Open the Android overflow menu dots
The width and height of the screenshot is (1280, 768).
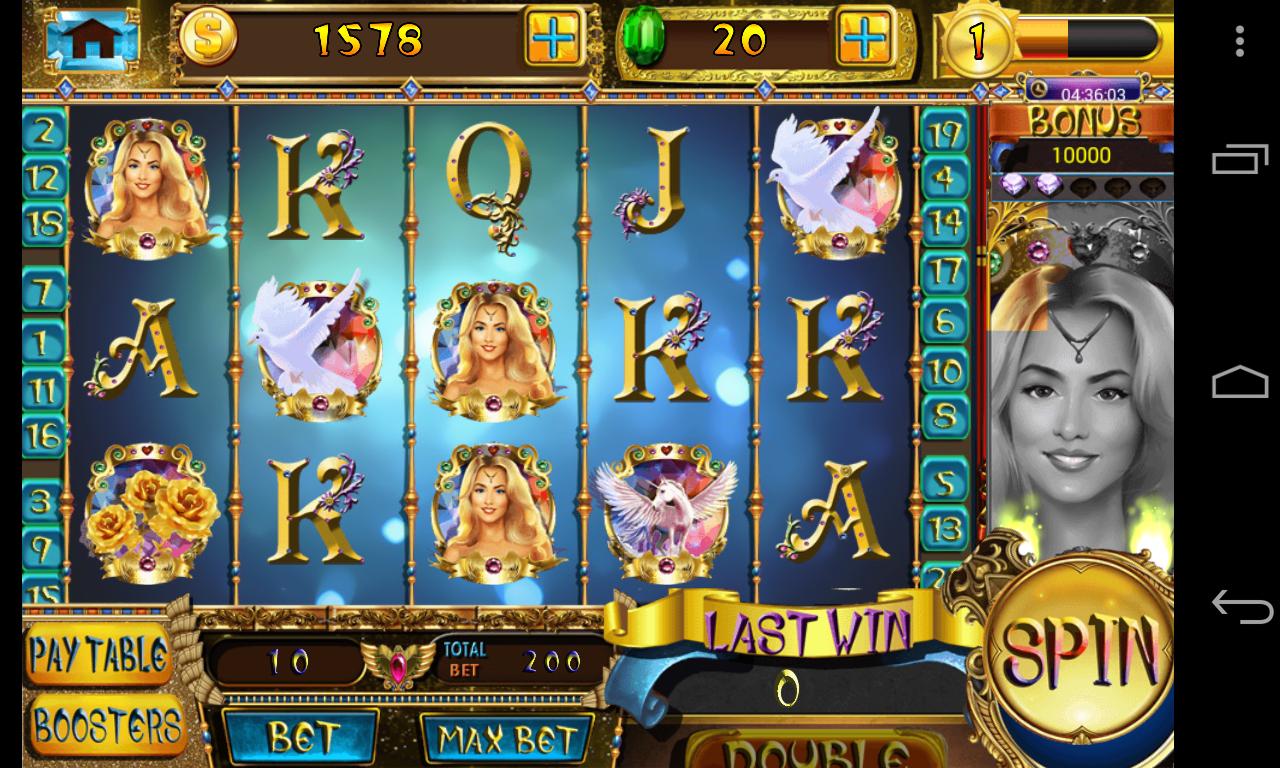(x=1240, y=41)
